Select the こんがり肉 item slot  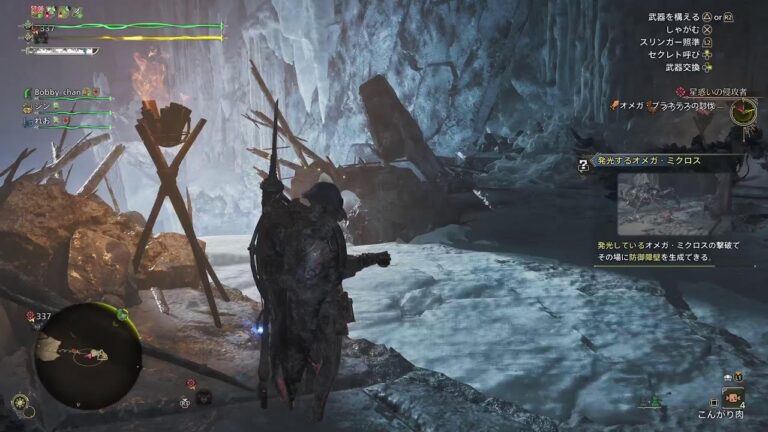[733, 396]
